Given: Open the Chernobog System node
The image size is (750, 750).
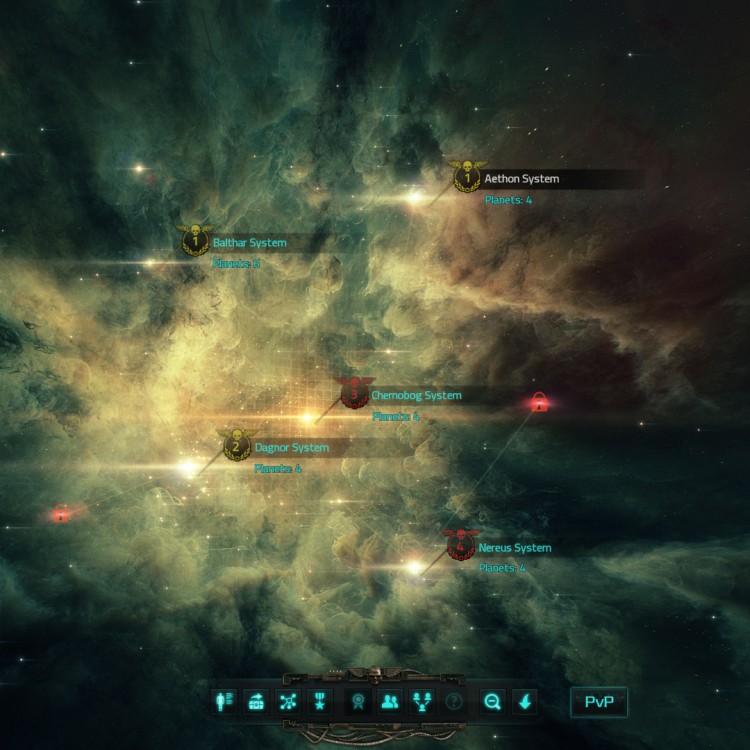Looking at the screenshot, I should click(x=353, y=394).
